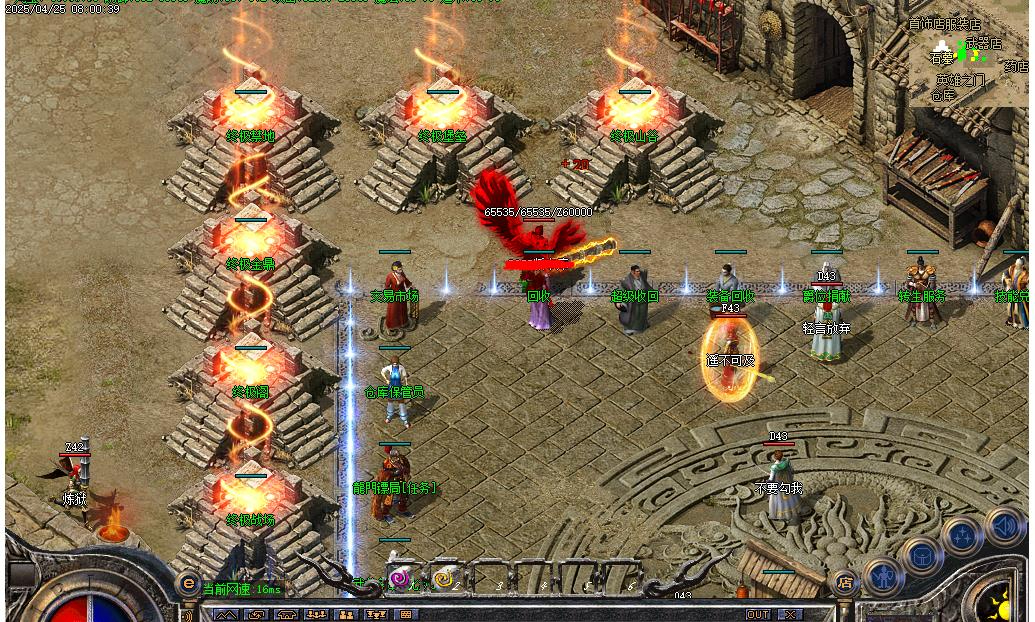Click the X exit button beside OUT
This screenshot has width=1035, height=622.
tap(790, 614)
